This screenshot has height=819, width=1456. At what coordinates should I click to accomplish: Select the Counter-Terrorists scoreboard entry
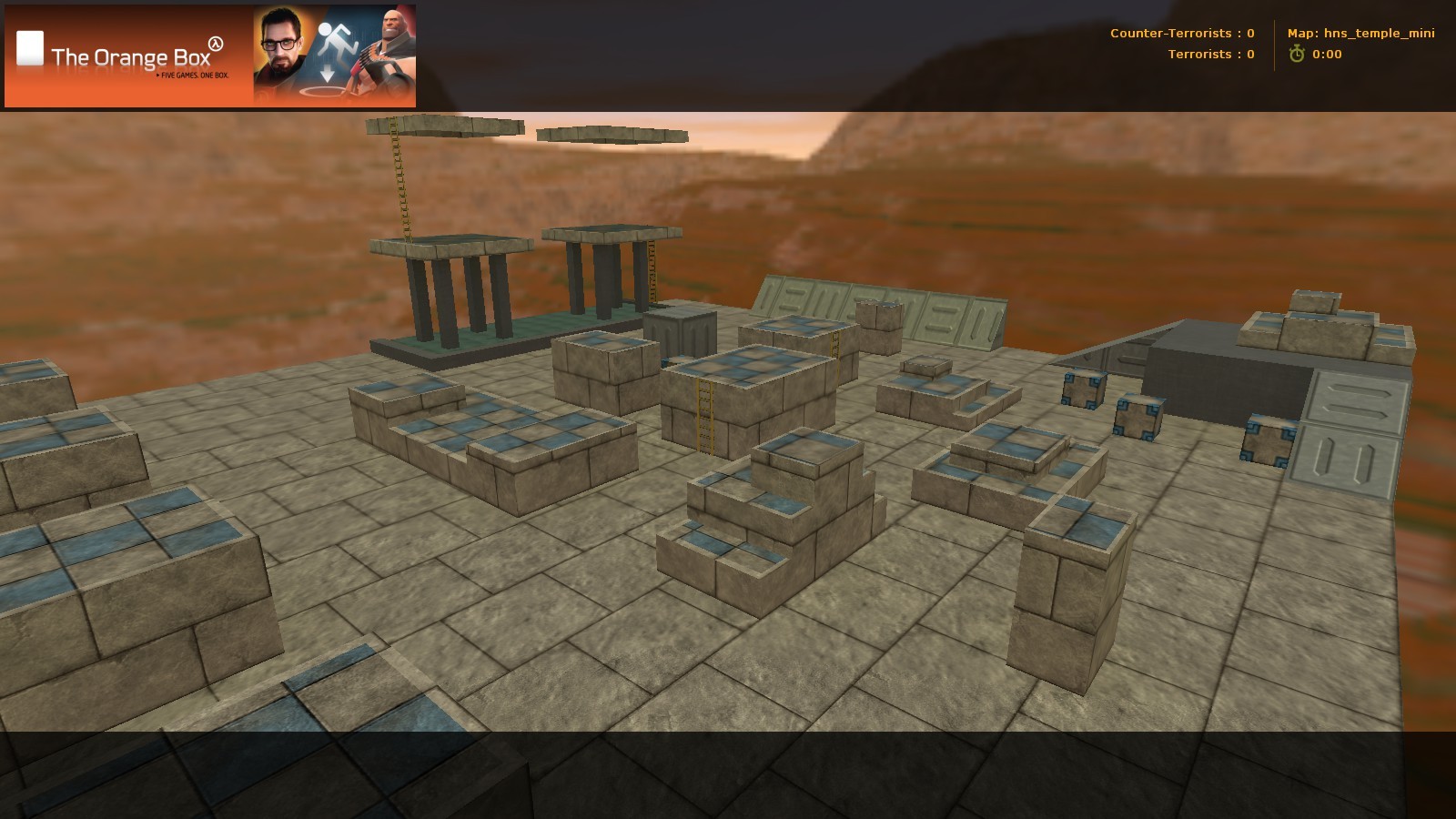(x=1183, y=33)
